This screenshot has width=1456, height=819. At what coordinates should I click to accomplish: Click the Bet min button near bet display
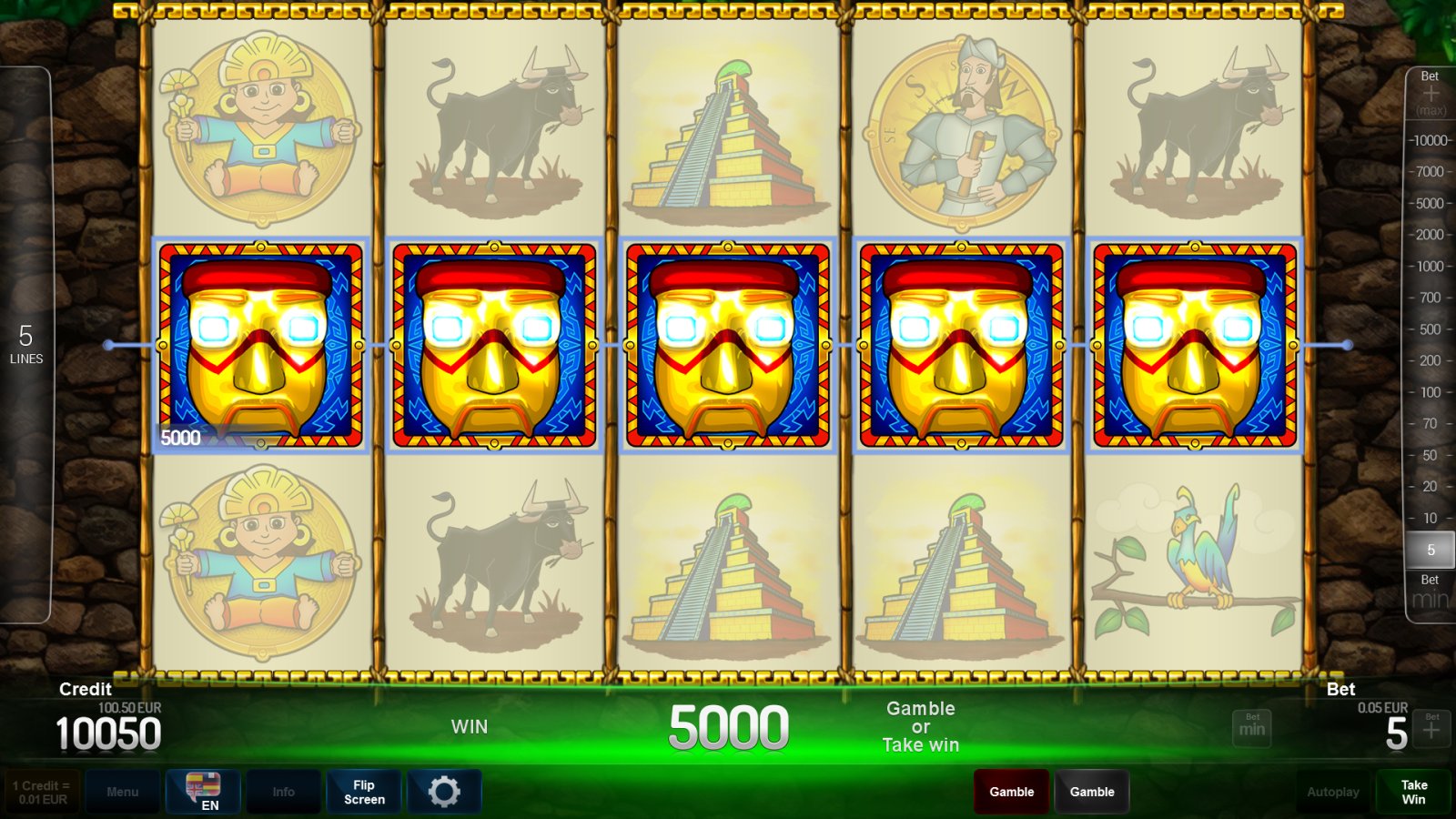(x=1252, y=727)
